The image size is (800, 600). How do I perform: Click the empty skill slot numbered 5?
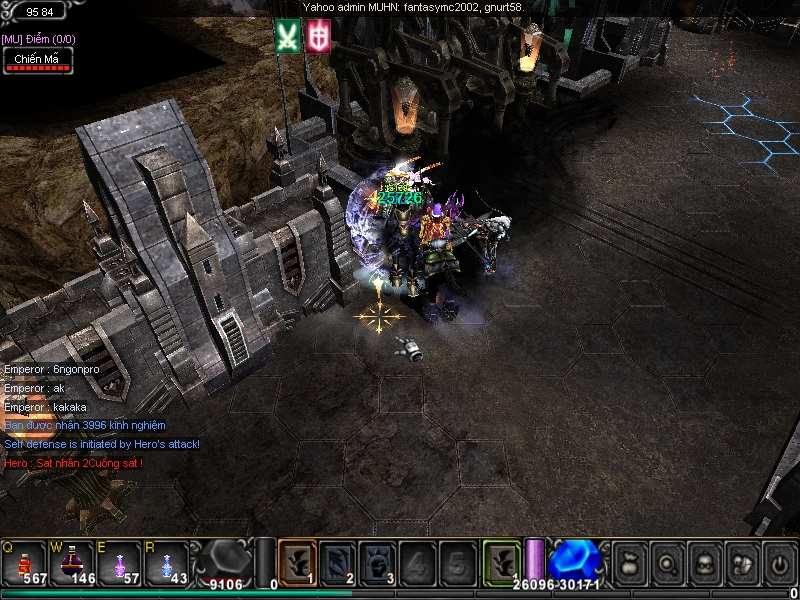(x=457, y=560)
